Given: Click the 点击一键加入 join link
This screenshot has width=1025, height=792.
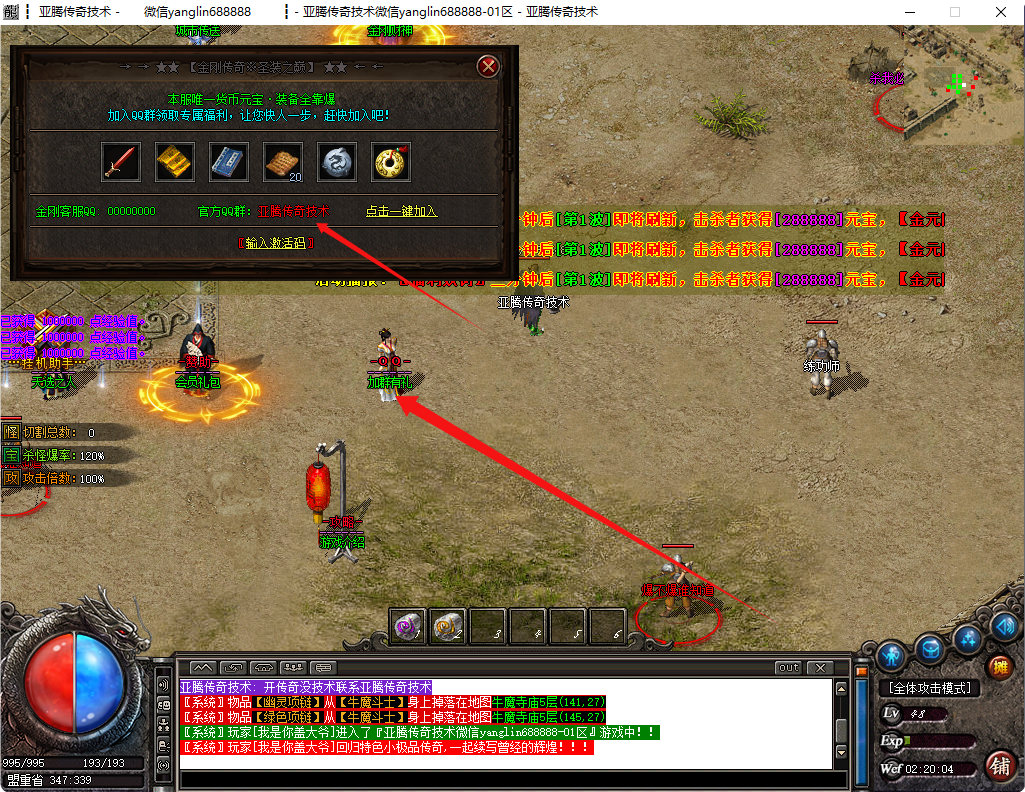Looking at the screenshot, I should click(x=401, y=212).
